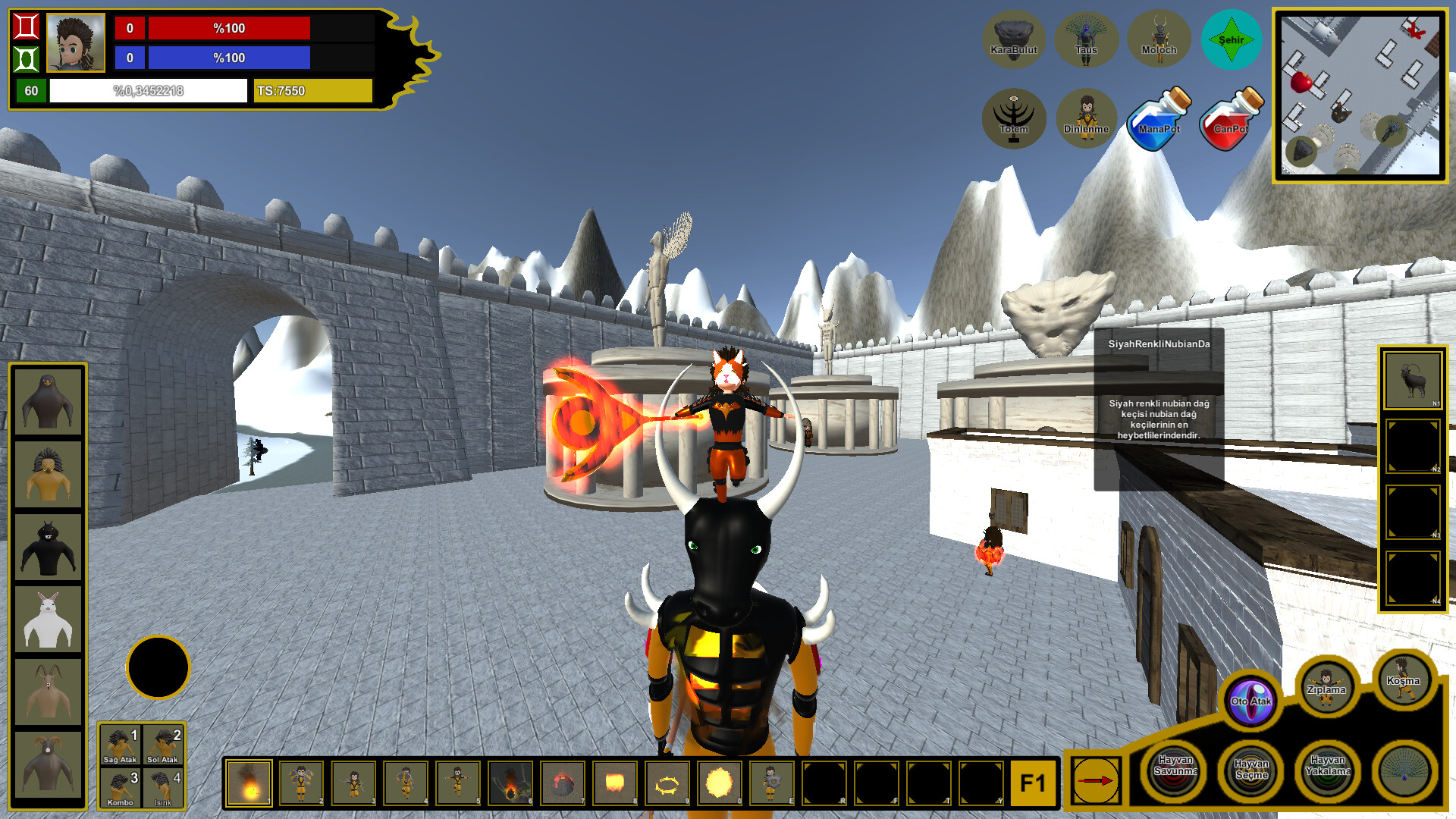Toggle Oto Atak auto-attack mode

[x=1252, y=703]
